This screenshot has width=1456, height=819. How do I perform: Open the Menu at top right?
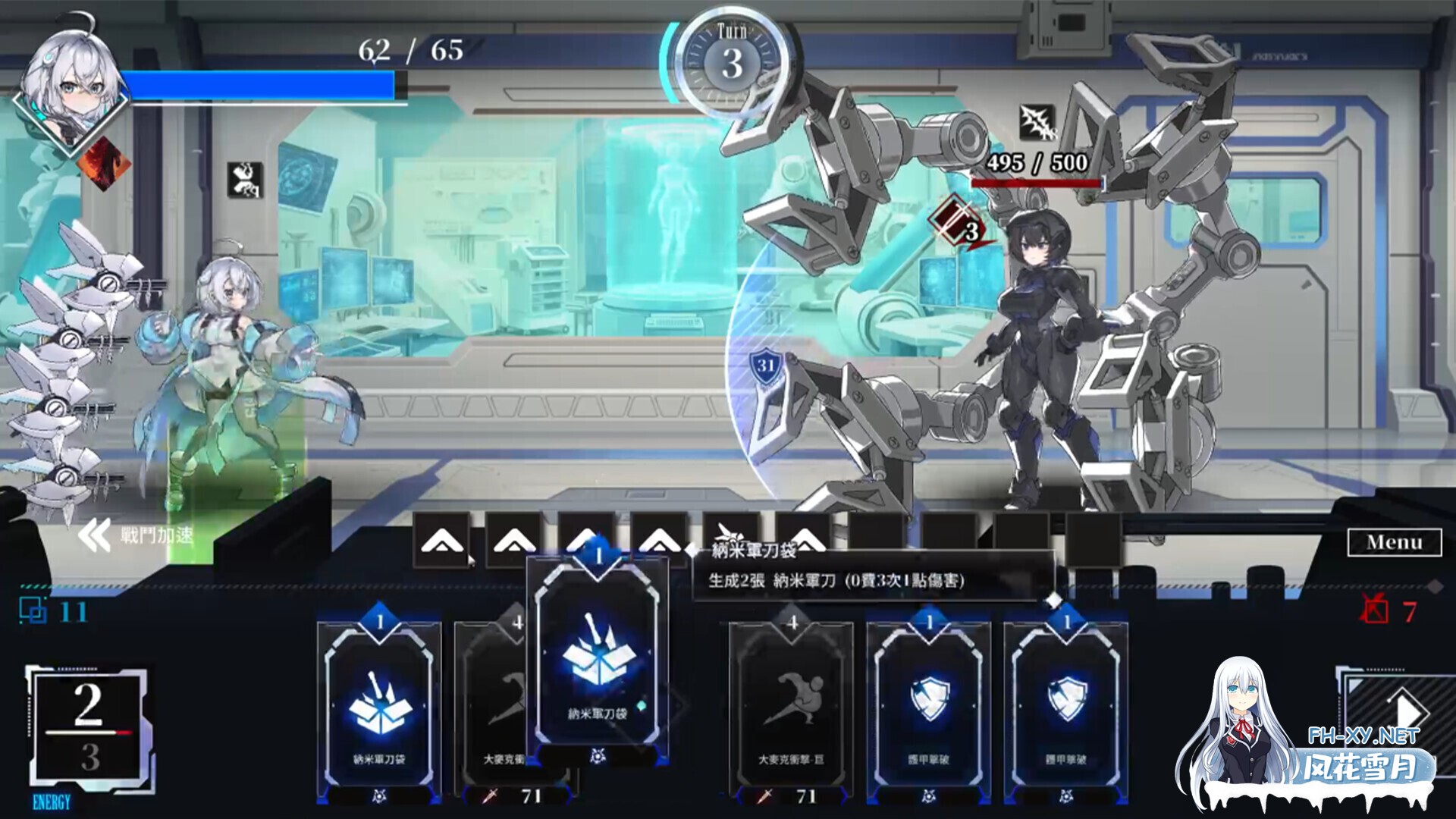(x=1395, y=544)
